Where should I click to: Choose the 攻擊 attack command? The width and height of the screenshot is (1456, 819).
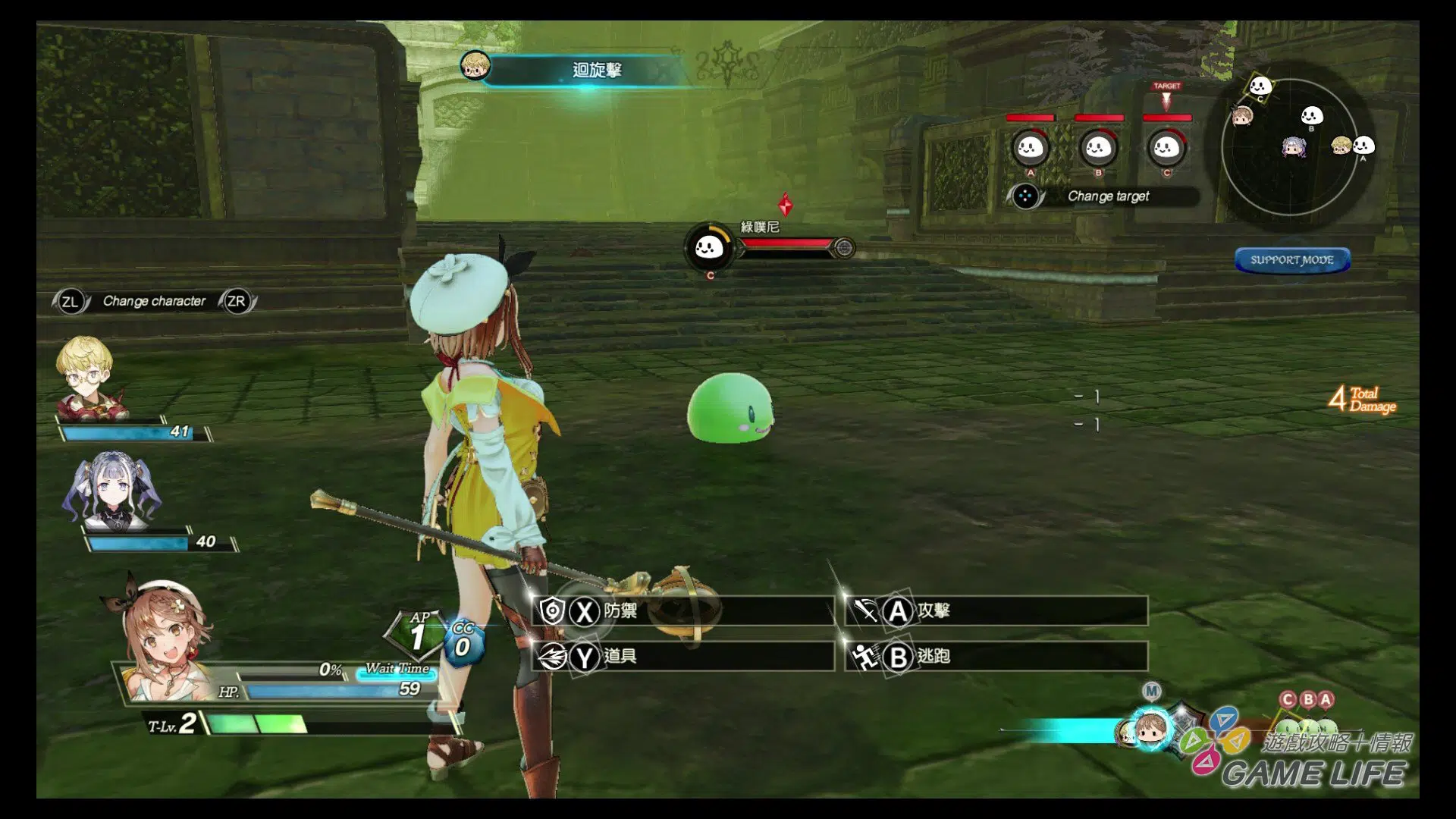996,610
